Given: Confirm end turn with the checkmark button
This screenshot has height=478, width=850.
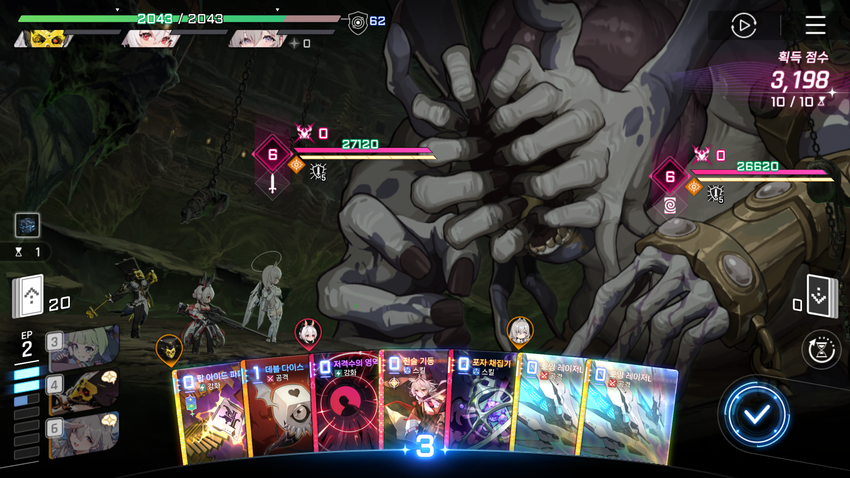Looking at the screenshot, I should tap(756, 413).
